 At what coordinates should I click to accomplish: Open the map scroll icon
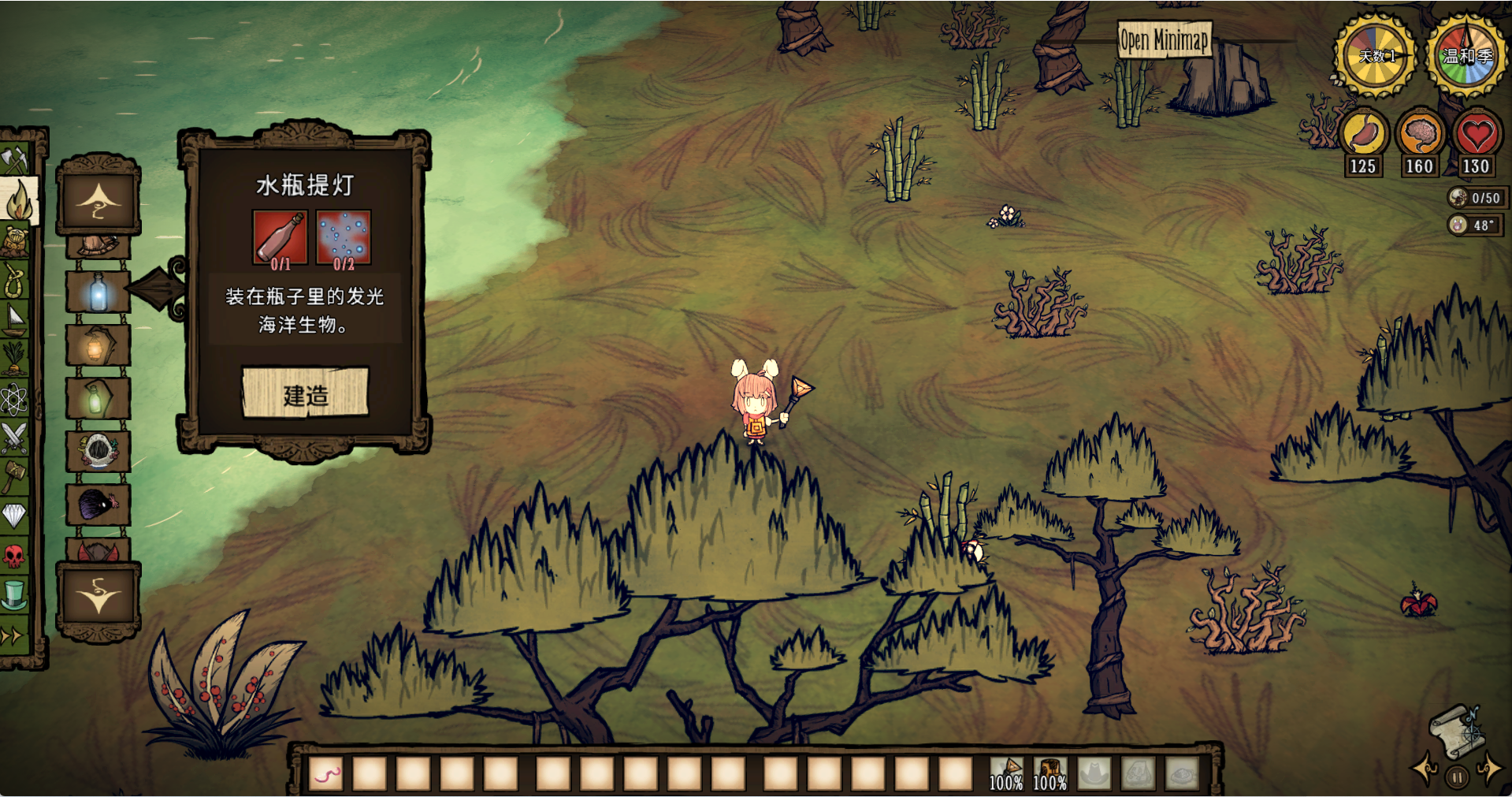click(1458, 732)
